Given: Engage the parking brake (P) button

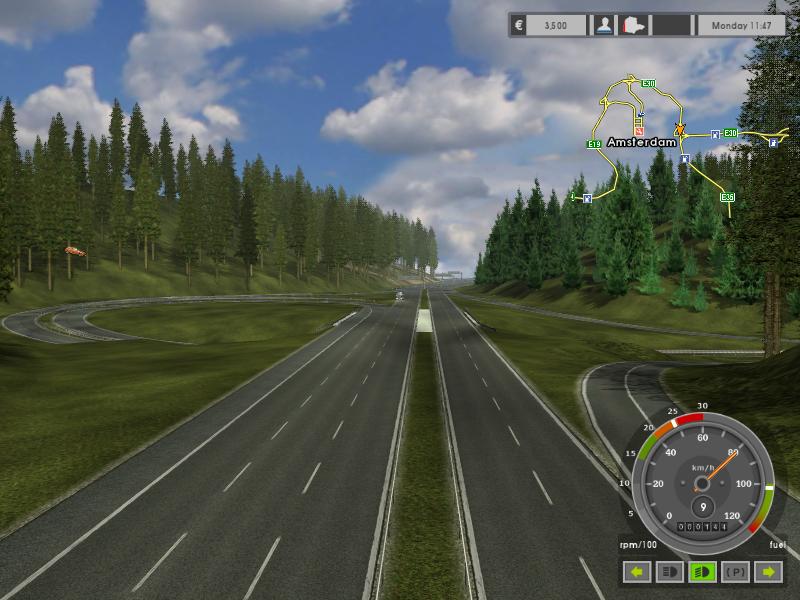Looking at the screenshot, I should [735, 572].
